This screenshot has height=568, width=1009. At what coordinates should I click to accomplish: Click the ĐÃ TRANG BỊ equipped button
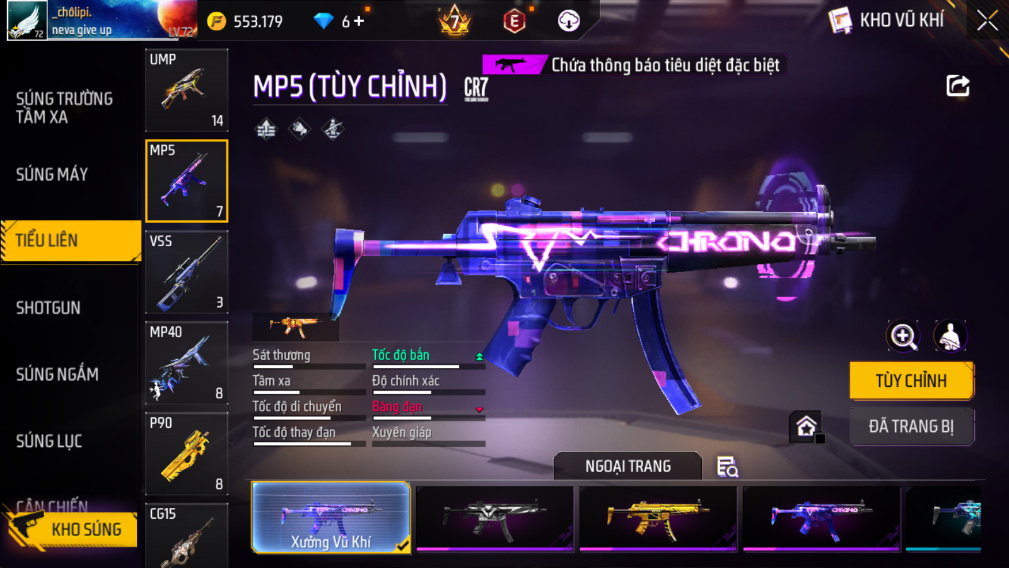[x=910, y=427]
